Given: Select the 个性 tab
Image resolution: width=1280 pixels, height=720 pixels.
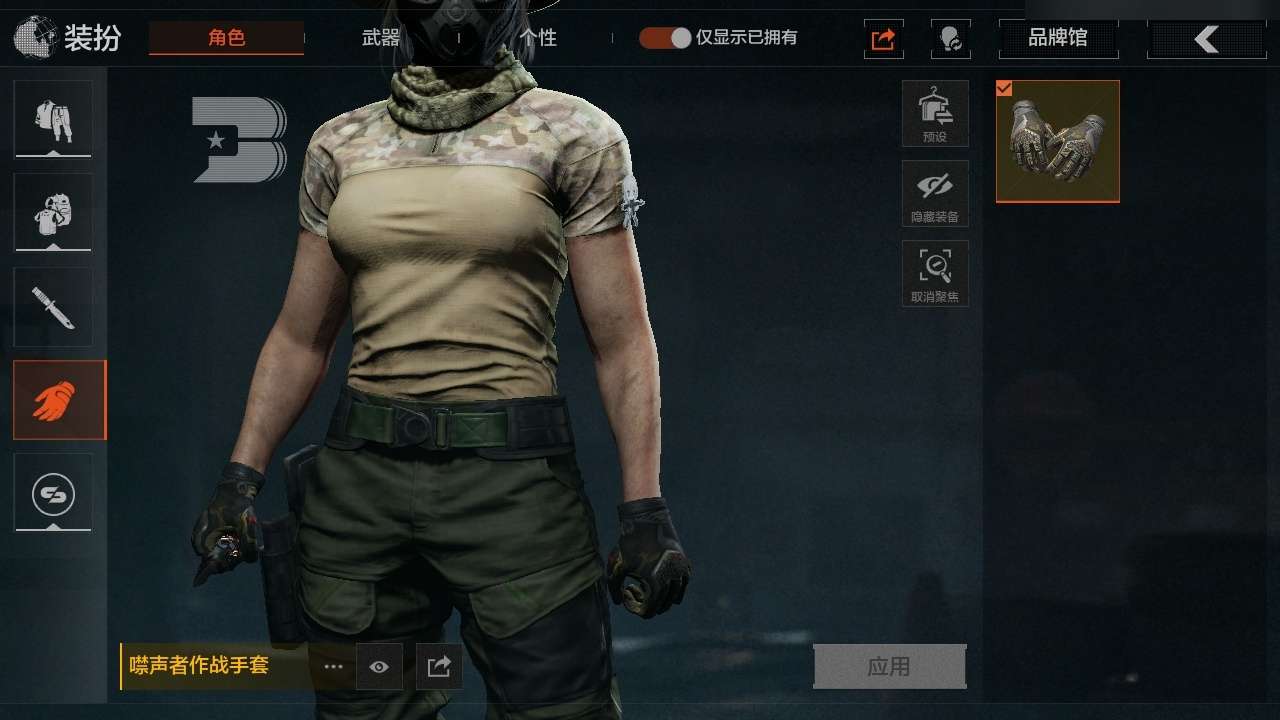Looking at the screenshot, I should coord(538,38).
